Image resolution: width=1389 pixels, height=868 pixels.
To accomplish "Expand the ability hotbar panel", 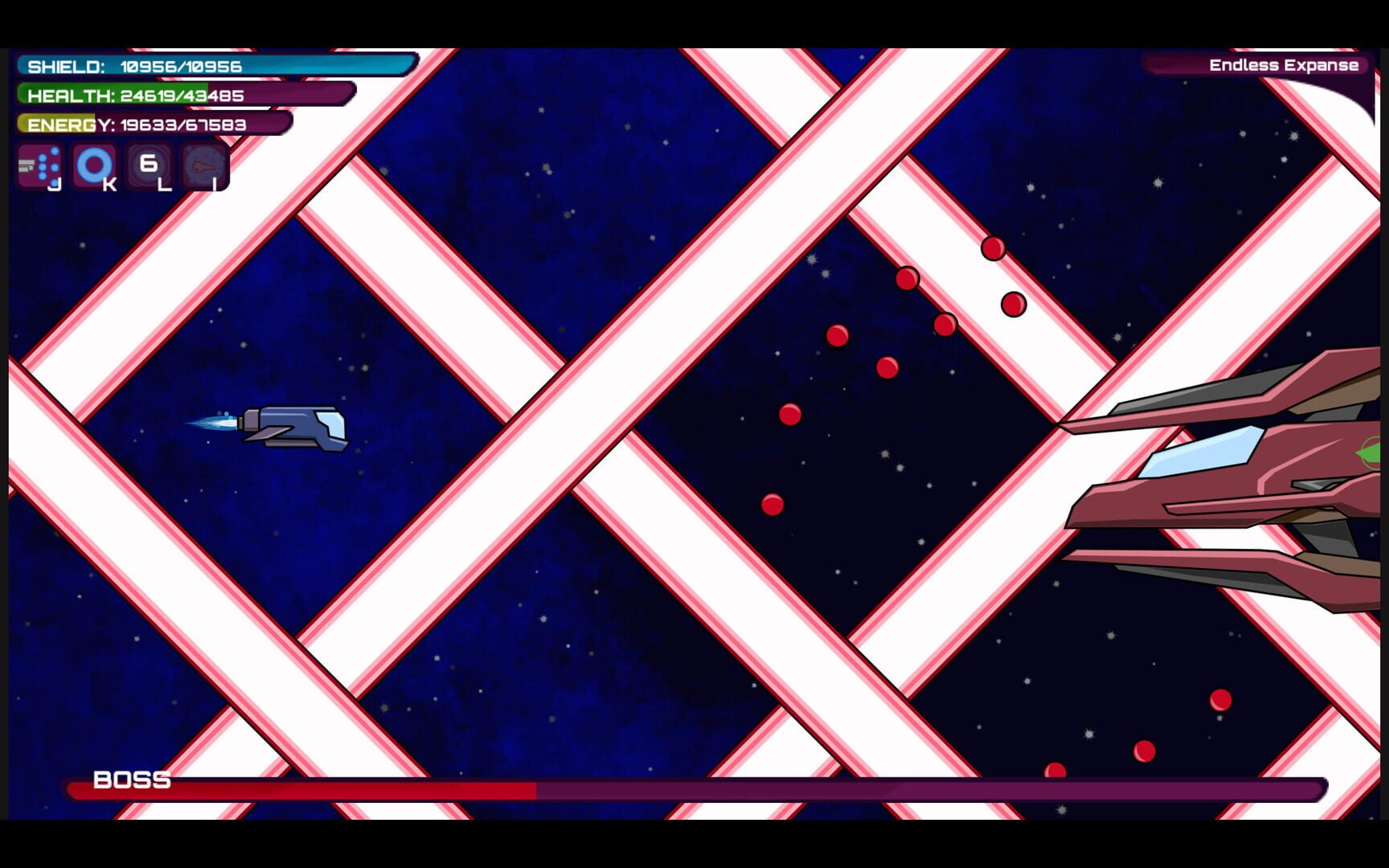I will [121, 166].
